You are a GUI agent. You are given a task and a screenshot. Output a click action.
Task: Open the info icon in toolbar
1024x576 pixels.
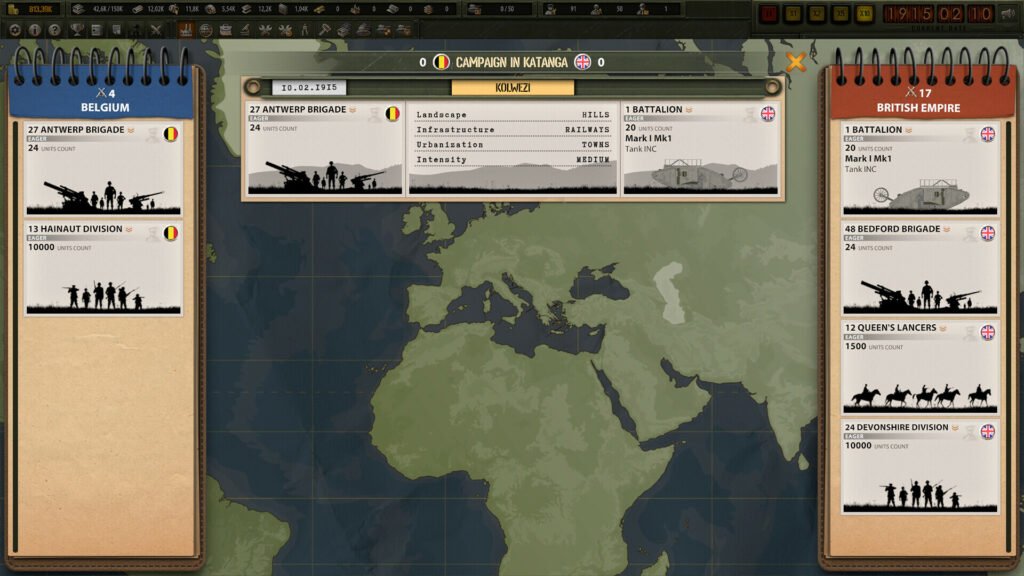[x=35, y=30]
